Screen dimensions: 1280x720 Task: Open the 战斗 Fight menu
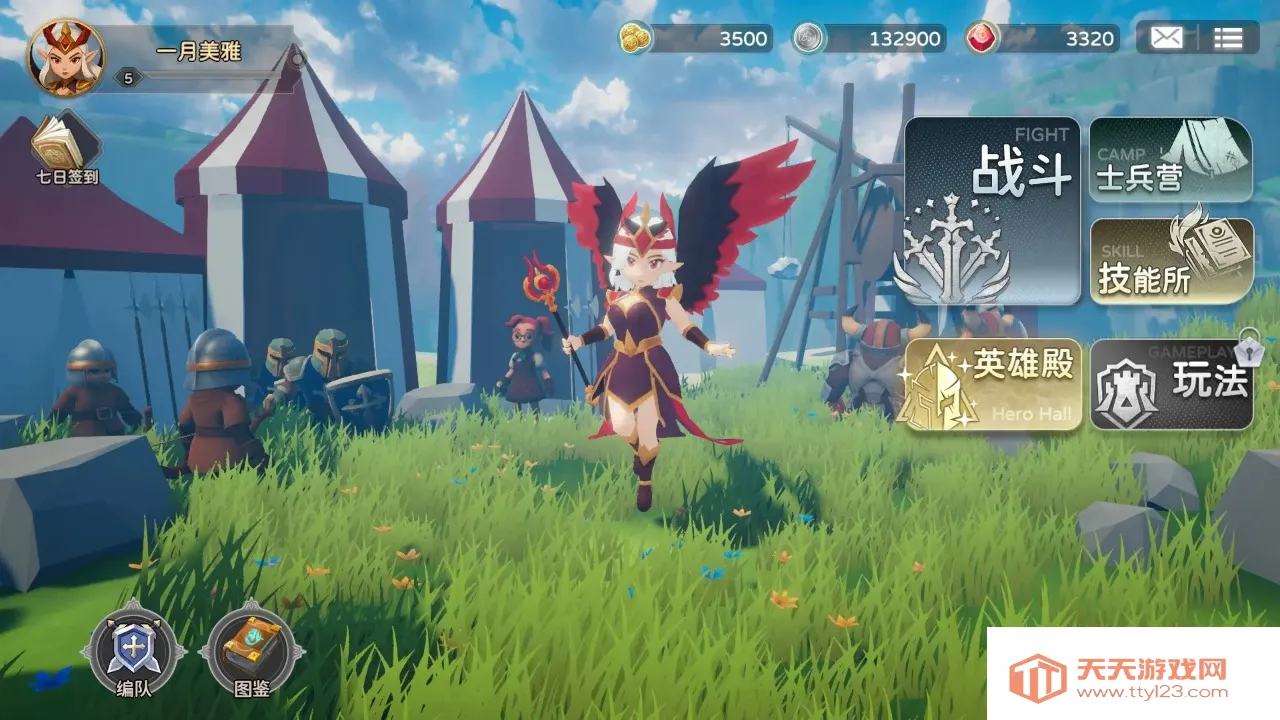click(x=992, y=211)
